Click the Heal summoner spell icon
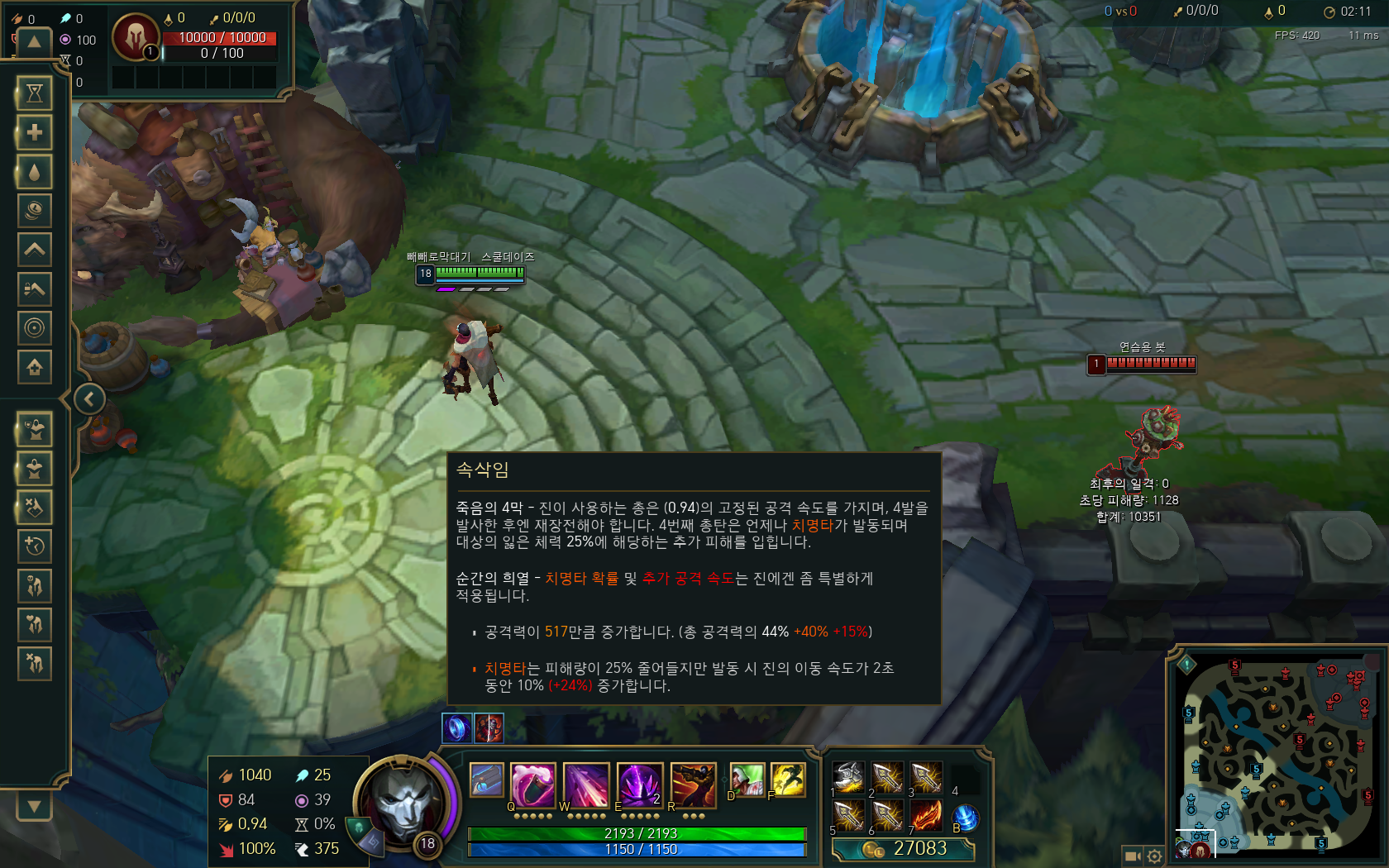 point(747,781)
